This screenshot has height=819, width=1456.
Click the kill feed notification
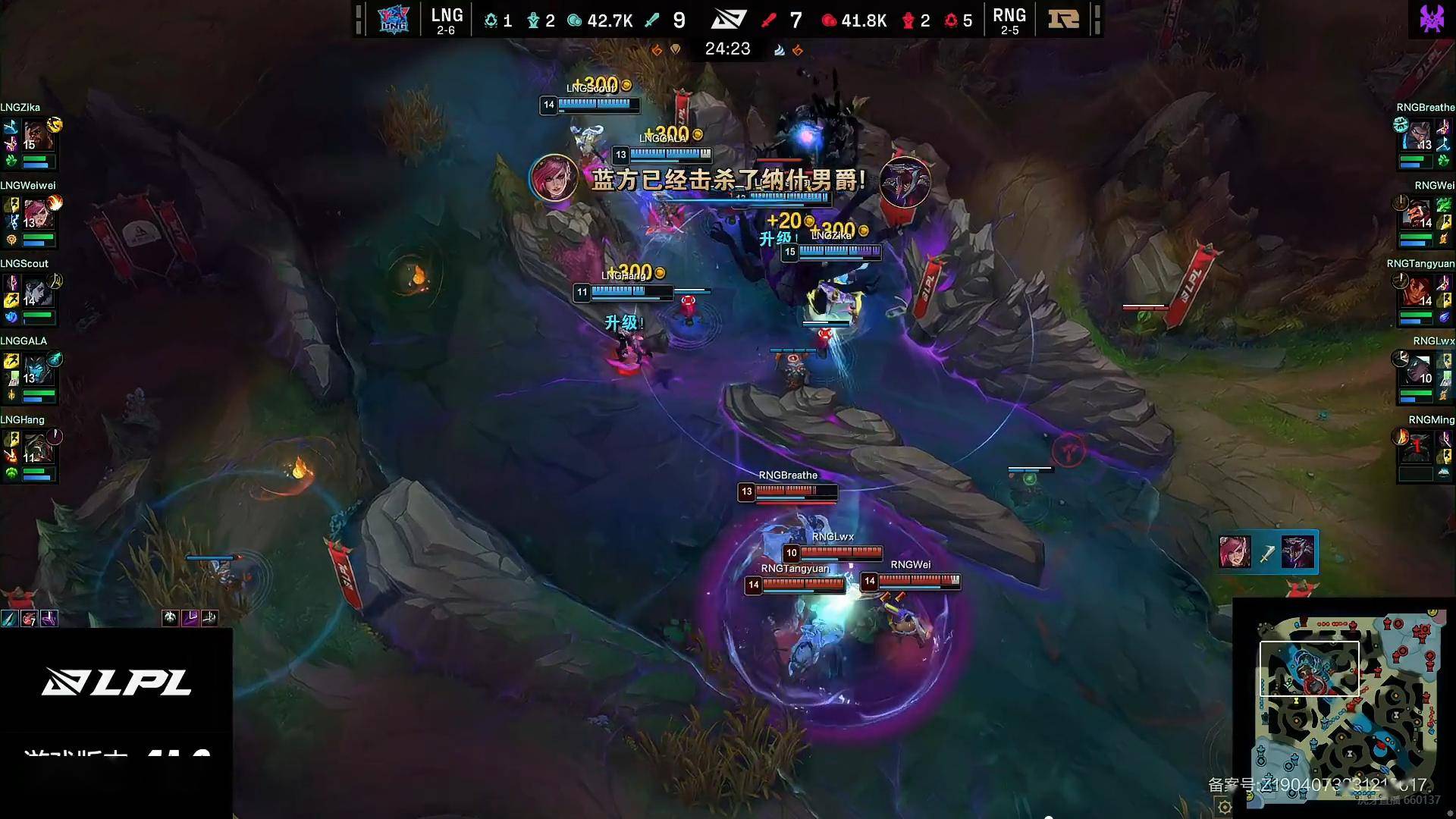pos(1268,552)
